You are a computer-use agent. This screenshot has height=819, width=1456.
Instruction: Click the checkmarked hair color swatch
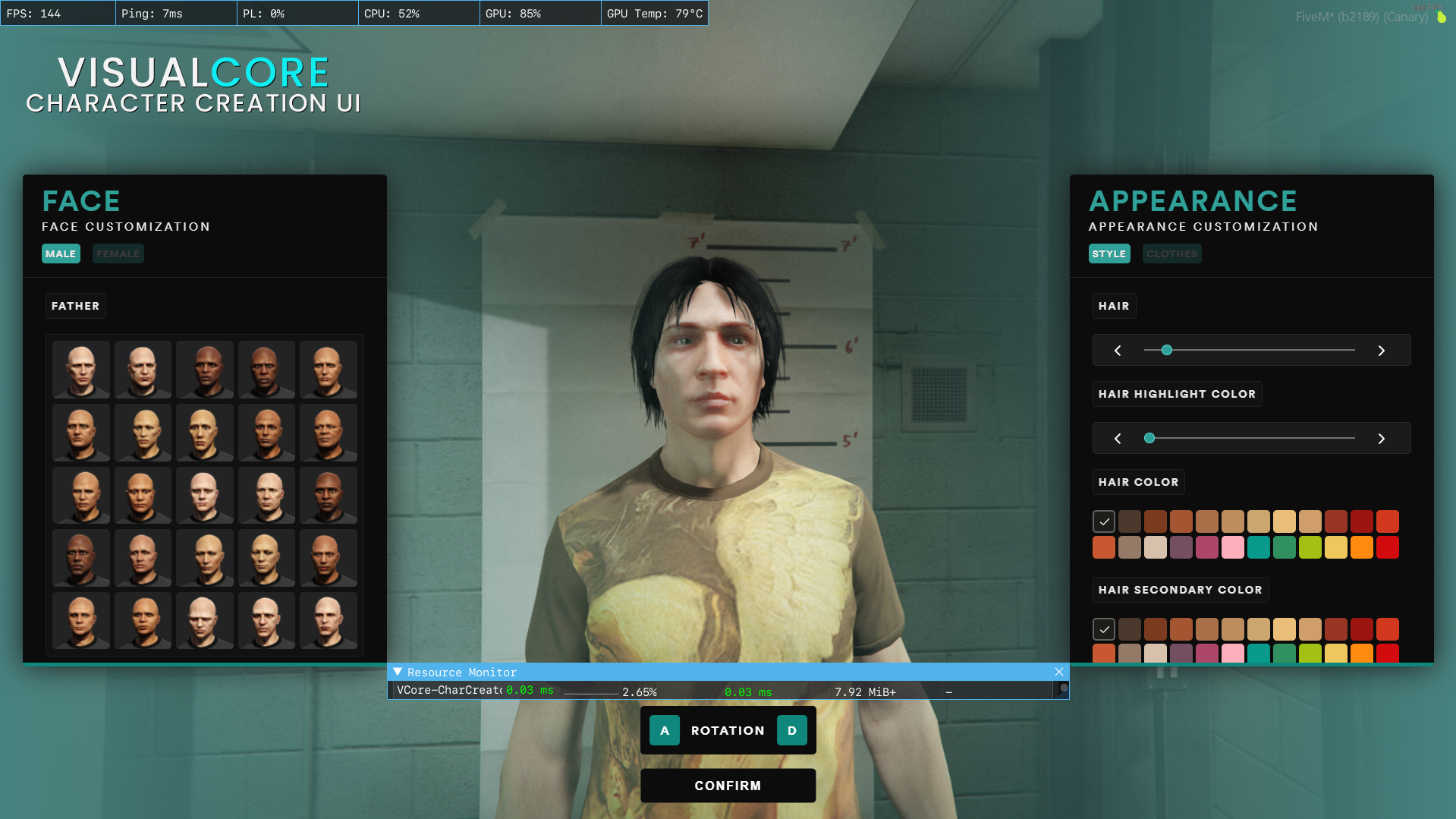click(1104, 521)
